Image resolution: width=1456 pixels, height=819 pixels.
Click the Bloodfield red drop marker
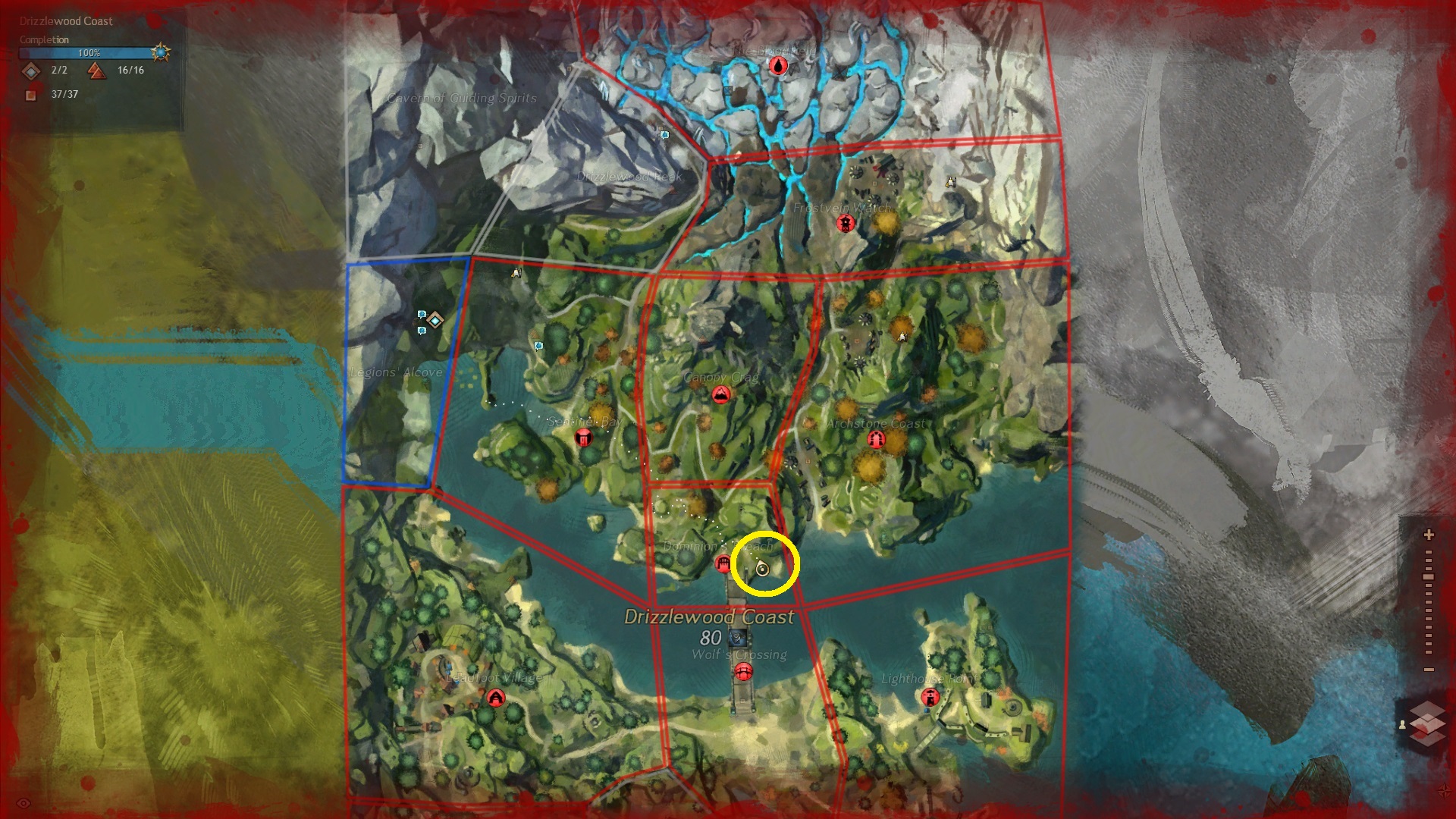pyautogui.click(x=778, y=66)
